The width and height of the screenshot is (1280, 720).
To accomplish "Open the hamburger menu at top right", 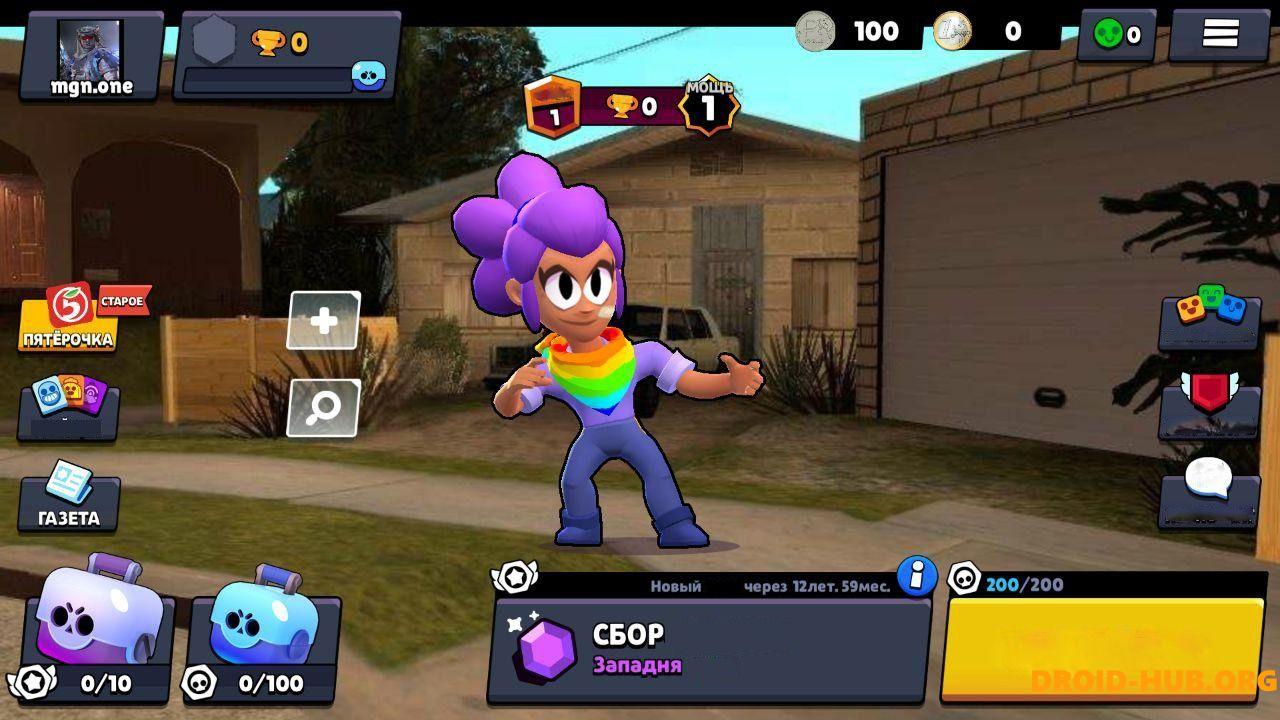I will 1222,32.
